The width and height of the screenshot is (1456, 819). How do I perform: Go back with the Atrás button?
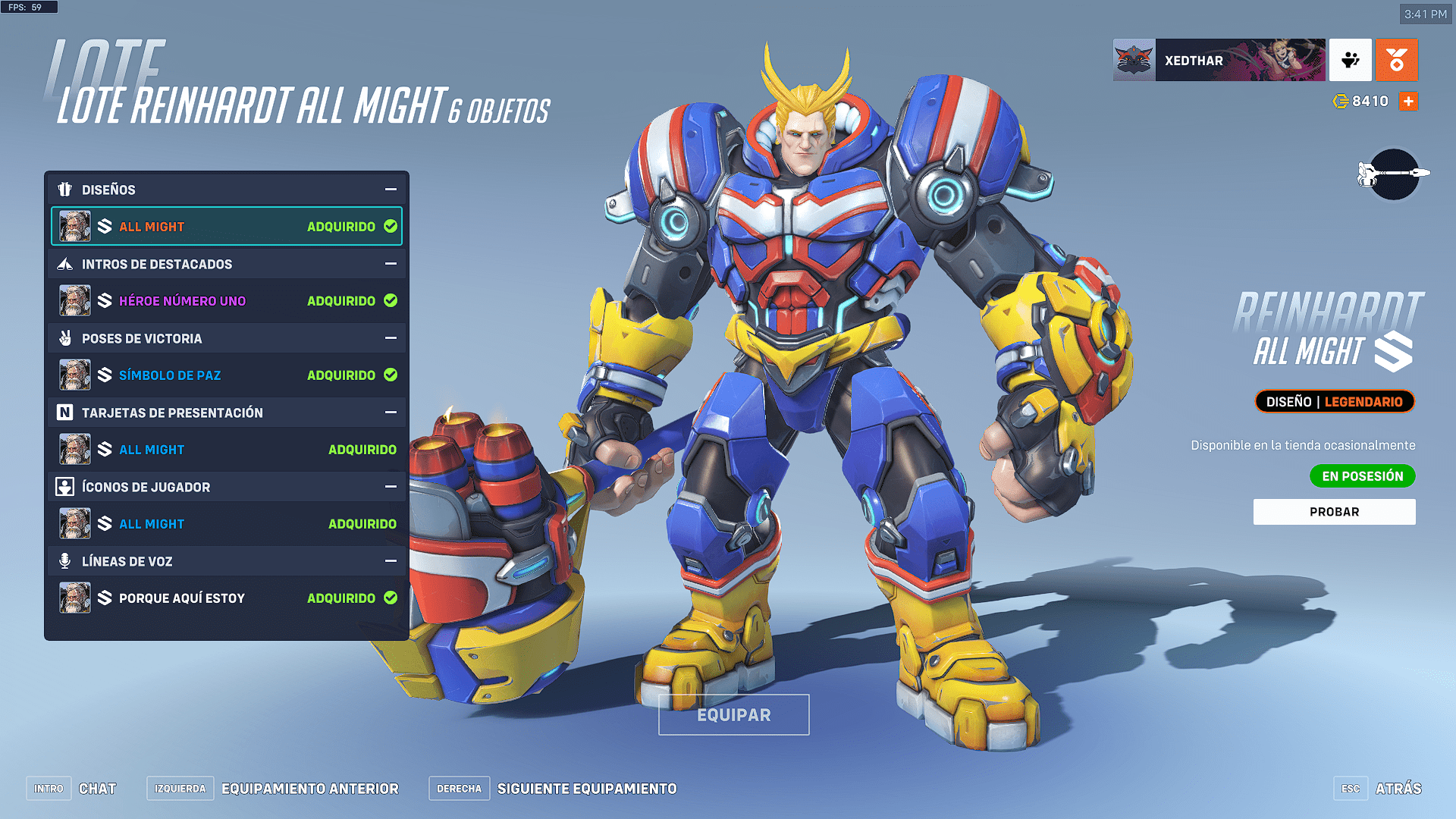coord(1398,789)
